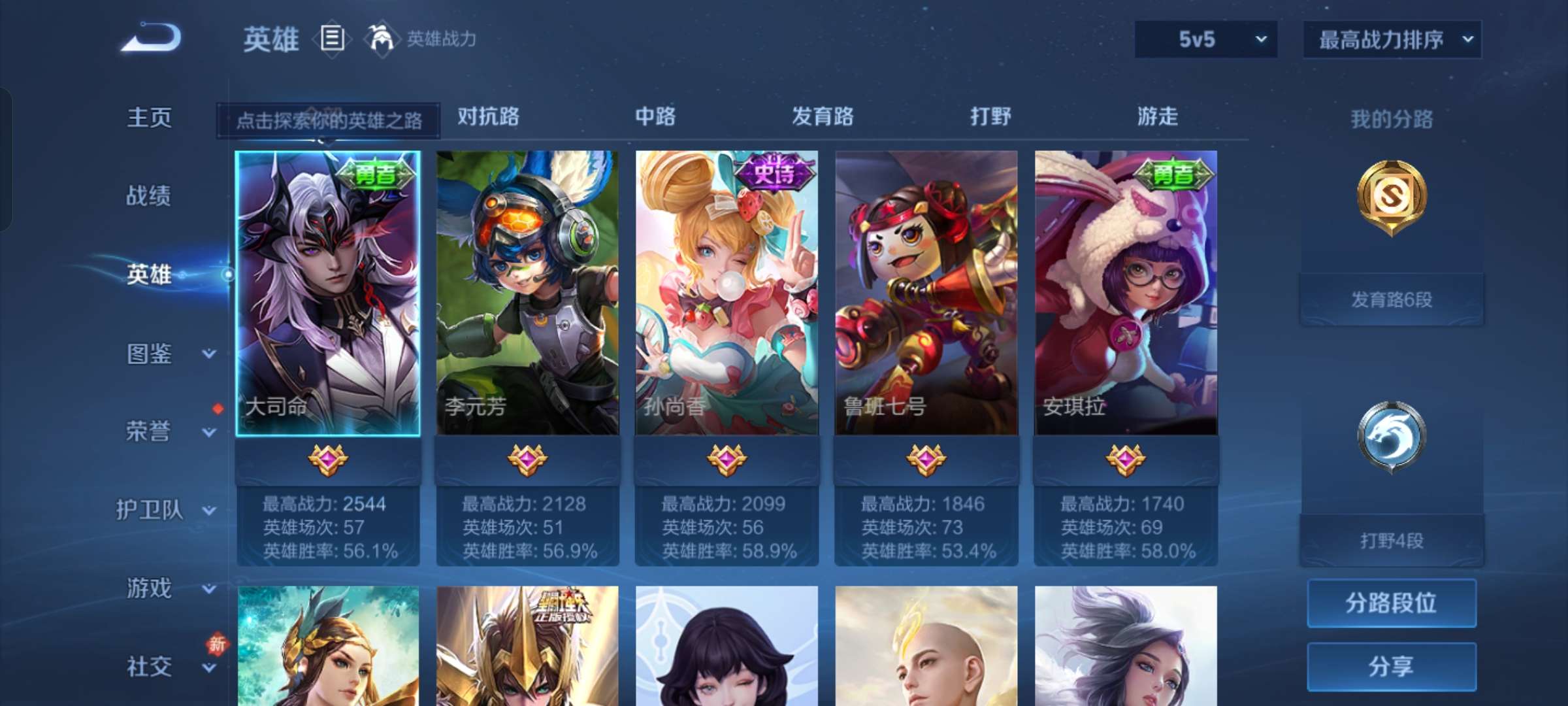The width and height of the screenshot is (1568, 706).
Task: Click the mastery emblem under 大司命
Action: 327,460
